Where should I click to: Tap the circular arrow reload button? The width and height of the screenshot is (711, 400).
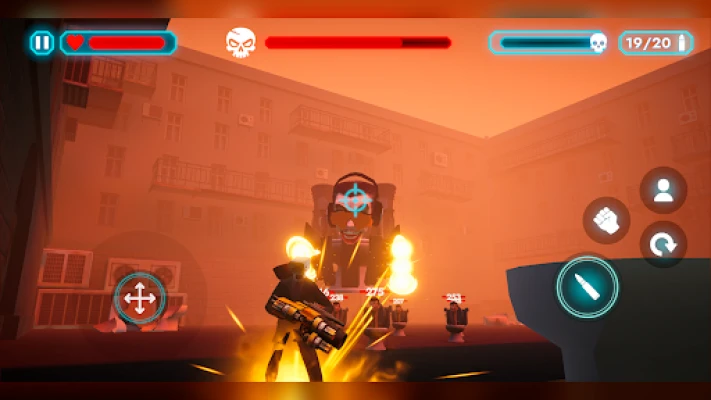pyautogui.click(x=663, y=243)
